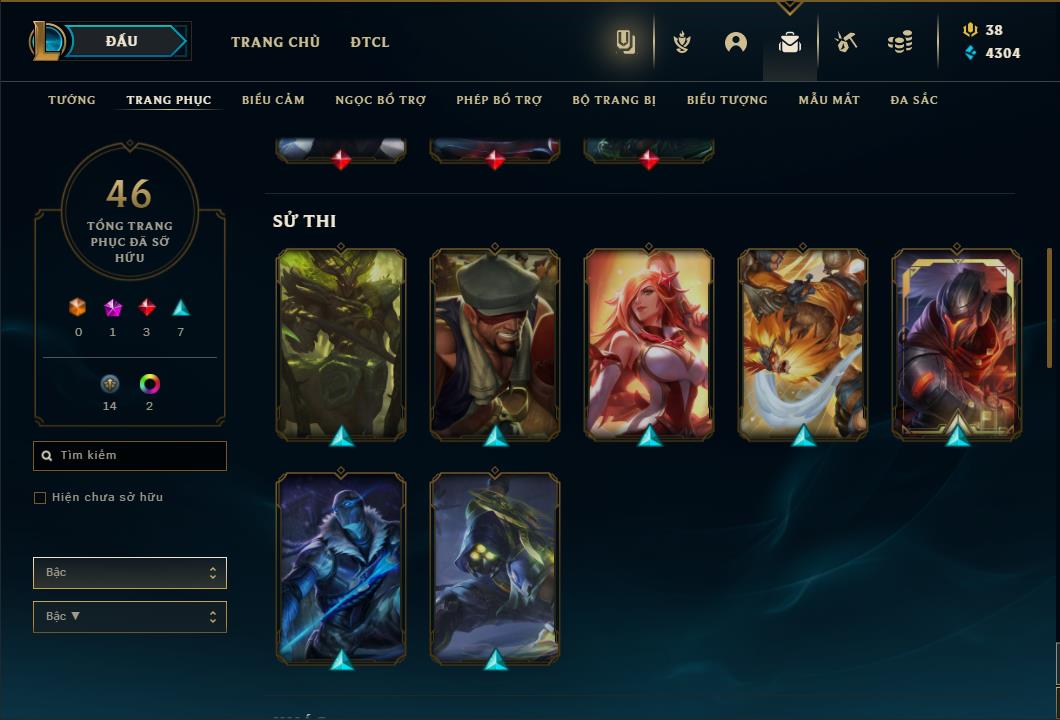The width and height of the screenshot is (1060, 720).
Task: Choose the red-haired woman skin card
Action: [x=649, y=344]
